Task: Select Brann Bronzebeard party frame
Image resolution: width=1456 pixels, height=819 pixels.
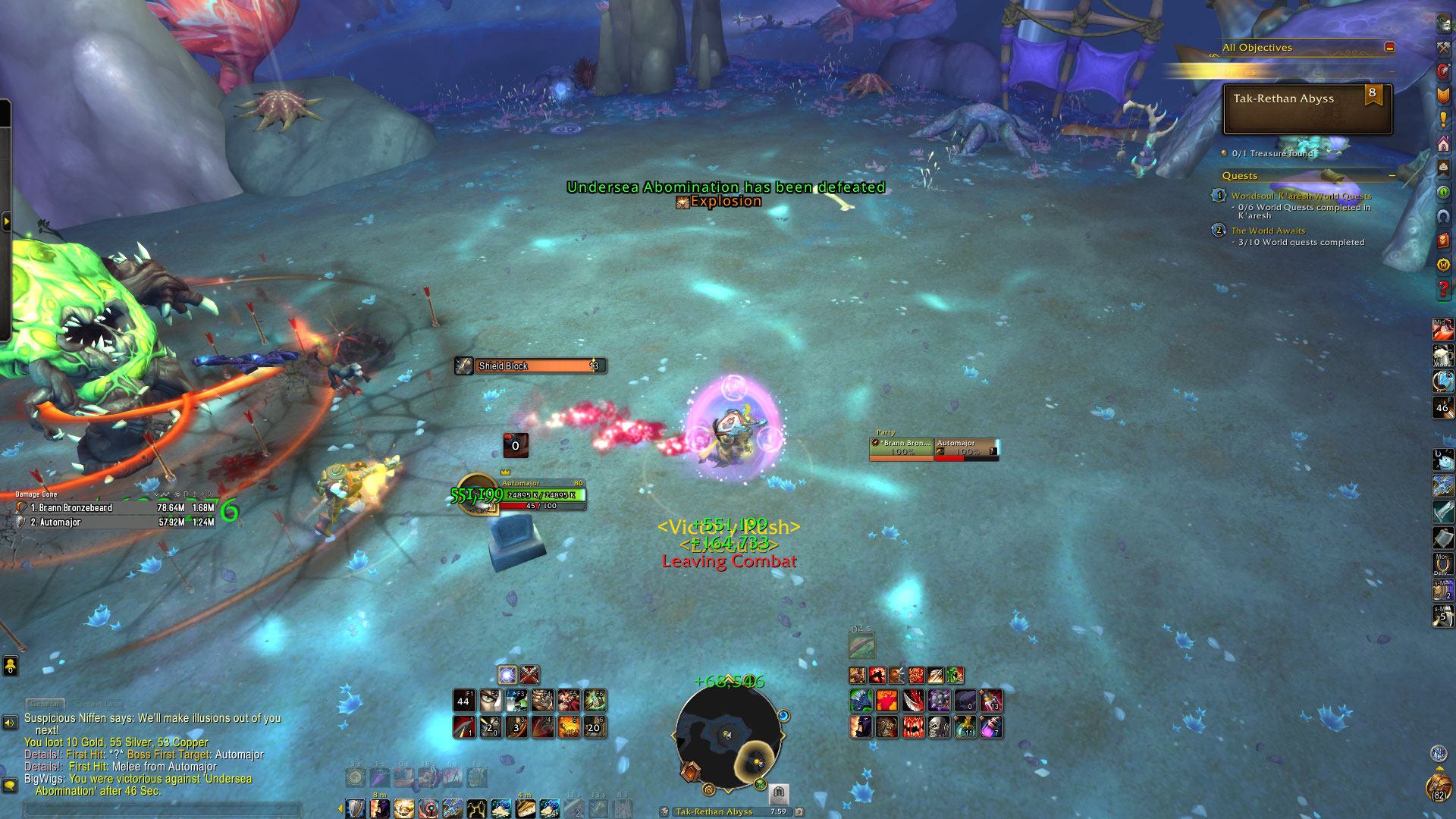Action: coord(902,447)
